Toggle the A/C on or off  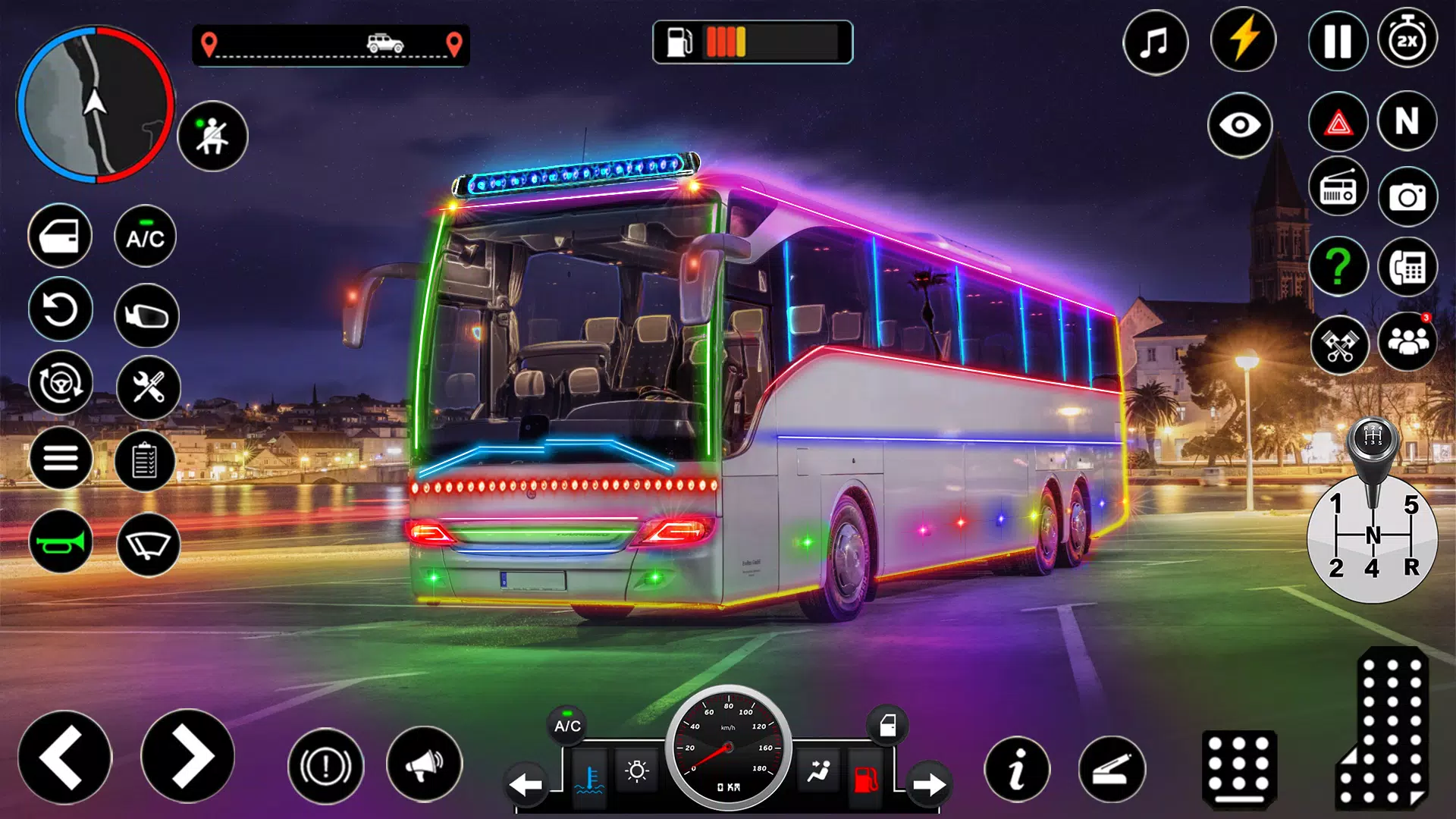146,237
